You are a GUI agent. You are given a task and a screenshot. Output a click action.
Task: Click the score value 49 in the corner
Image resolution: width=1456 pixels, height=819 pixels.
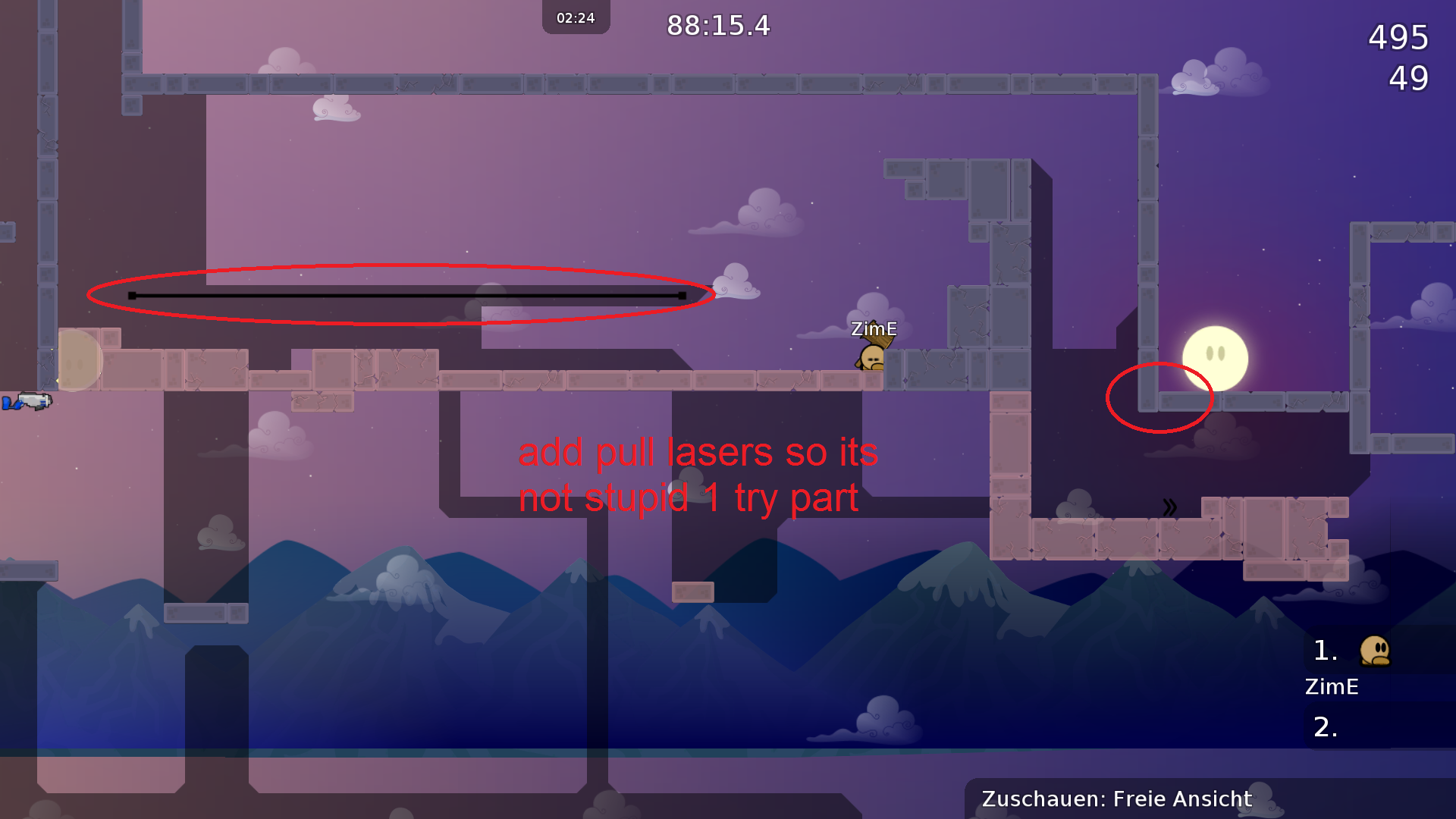pos(1410,79)
